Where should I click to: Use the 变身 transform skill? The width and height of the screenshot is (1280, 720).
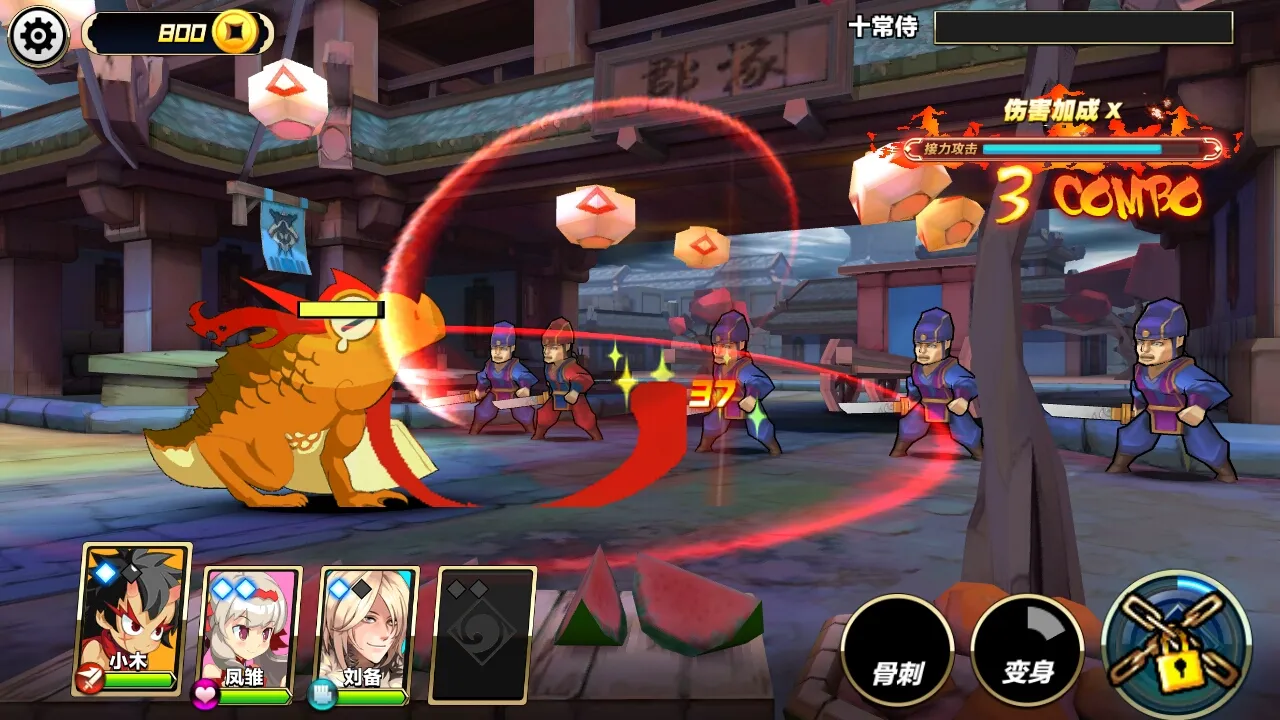coord(1027,650)
